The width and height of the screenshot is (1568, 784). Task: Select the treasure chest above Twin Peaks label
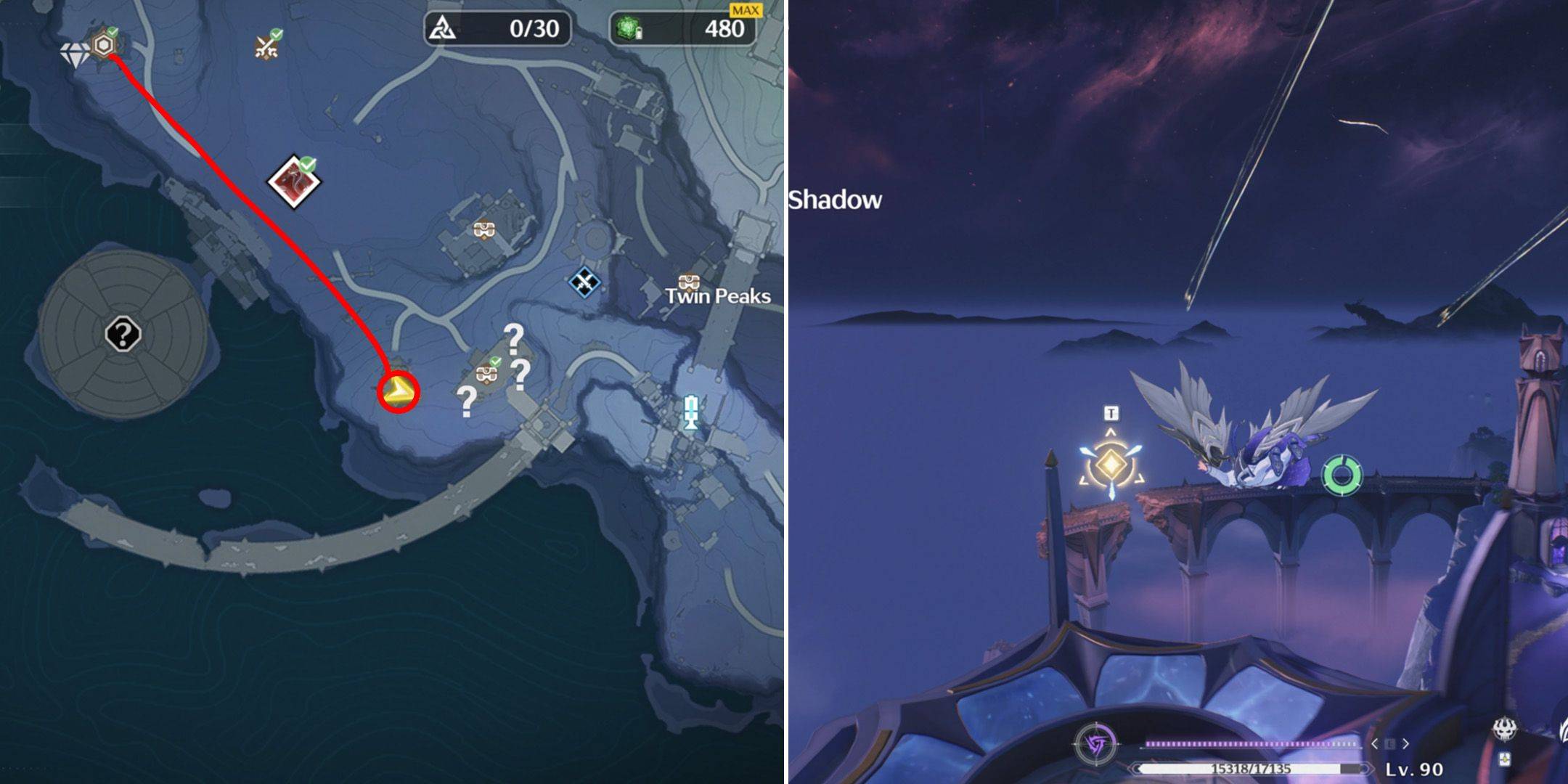(x=688, y=281)
